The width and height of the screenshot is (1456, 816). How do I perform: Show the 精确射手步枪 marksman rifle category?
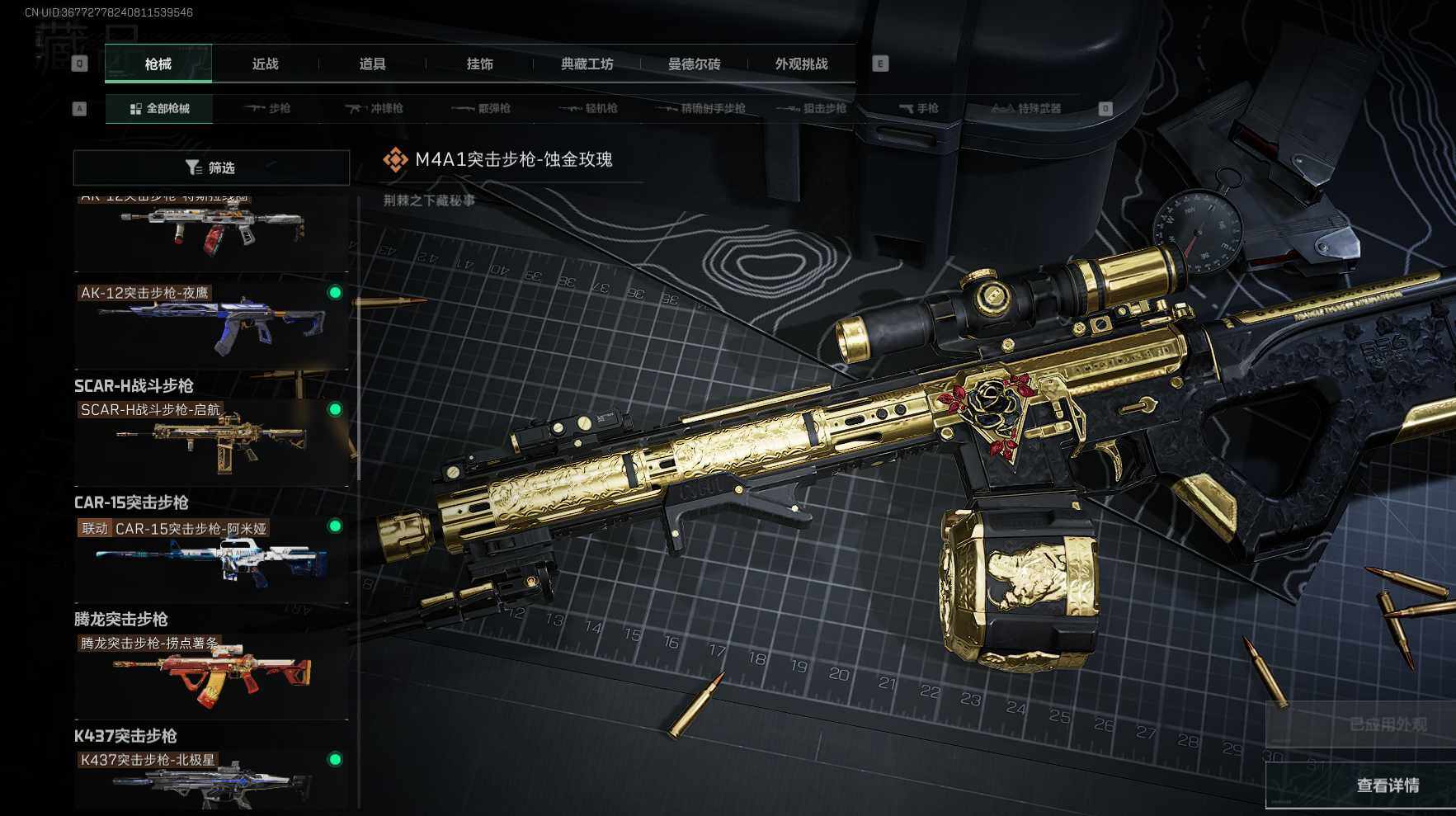(701, 108)
